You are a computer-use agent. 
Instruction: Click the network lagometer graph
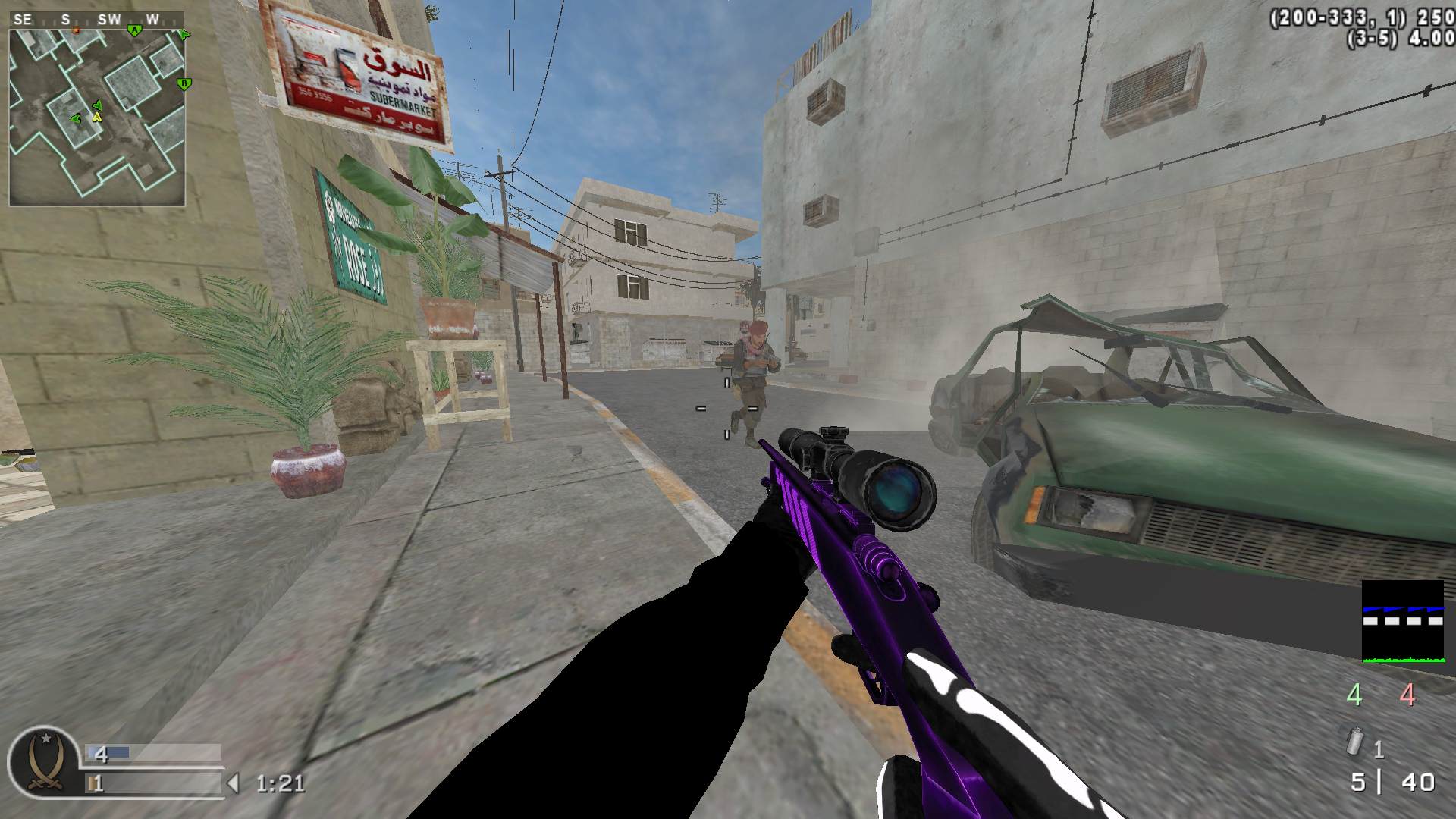1402,622
